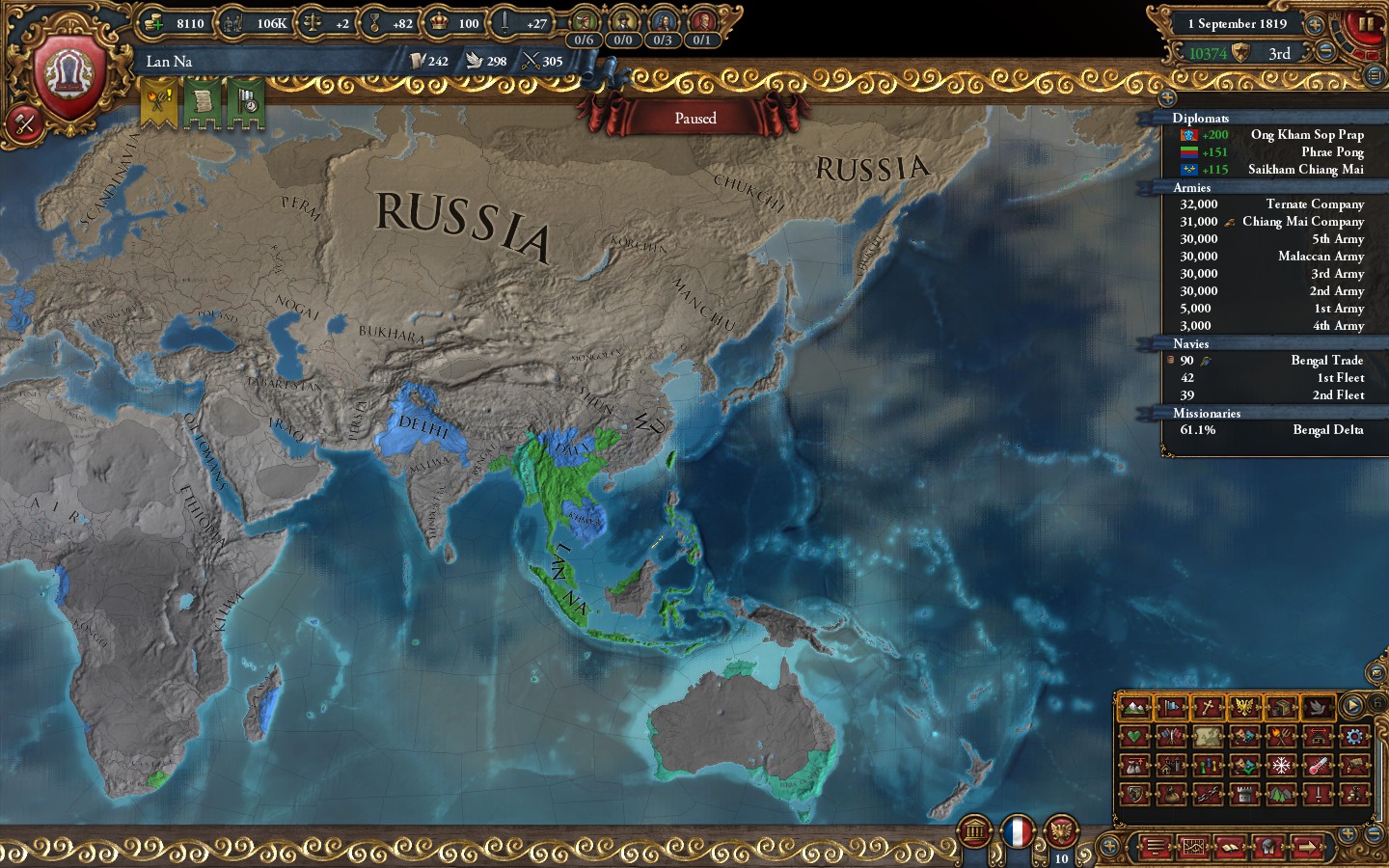Expand the outliner with the plus button
The image size is (1389, 868).
[1168, 97]
